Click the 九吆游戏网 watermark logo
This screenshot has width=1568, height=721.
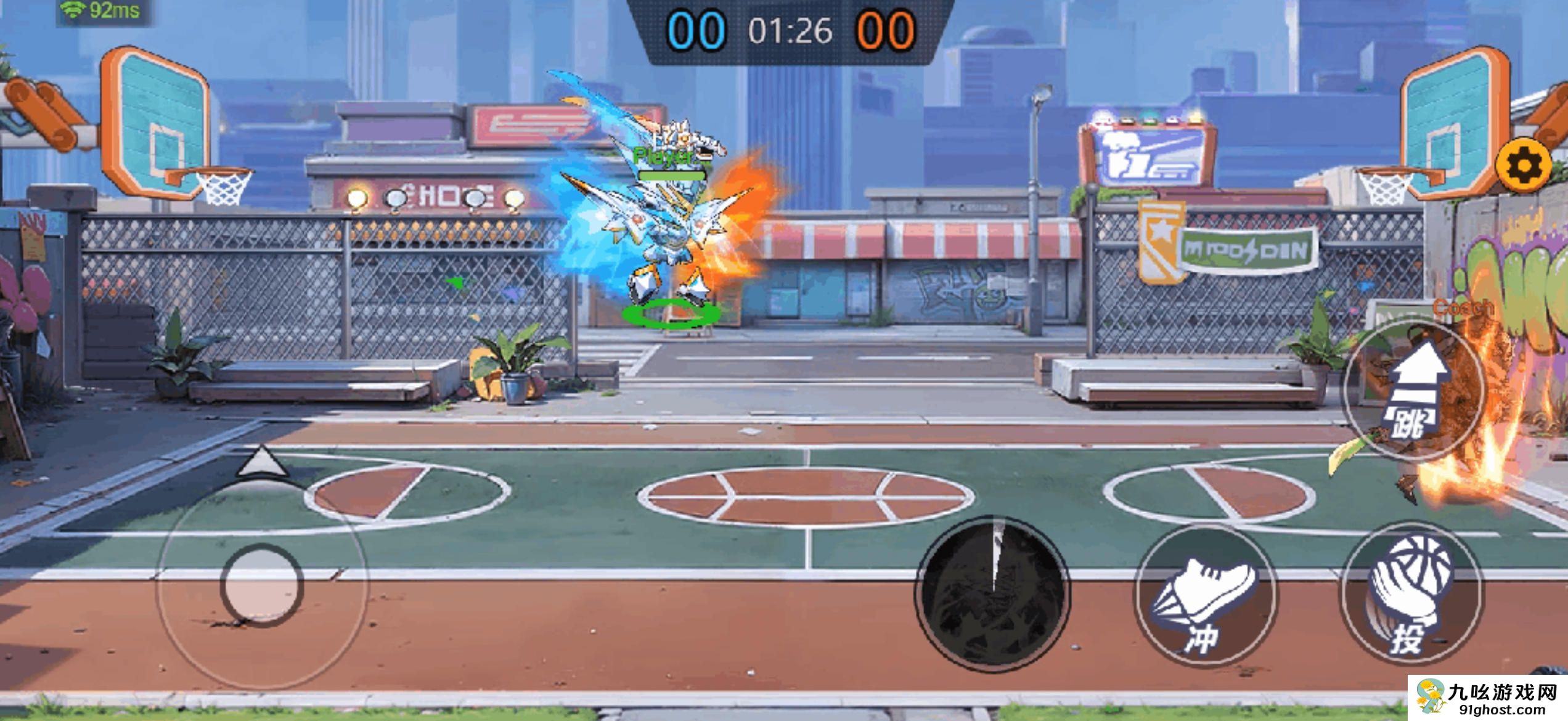[x=1488, y=699]
